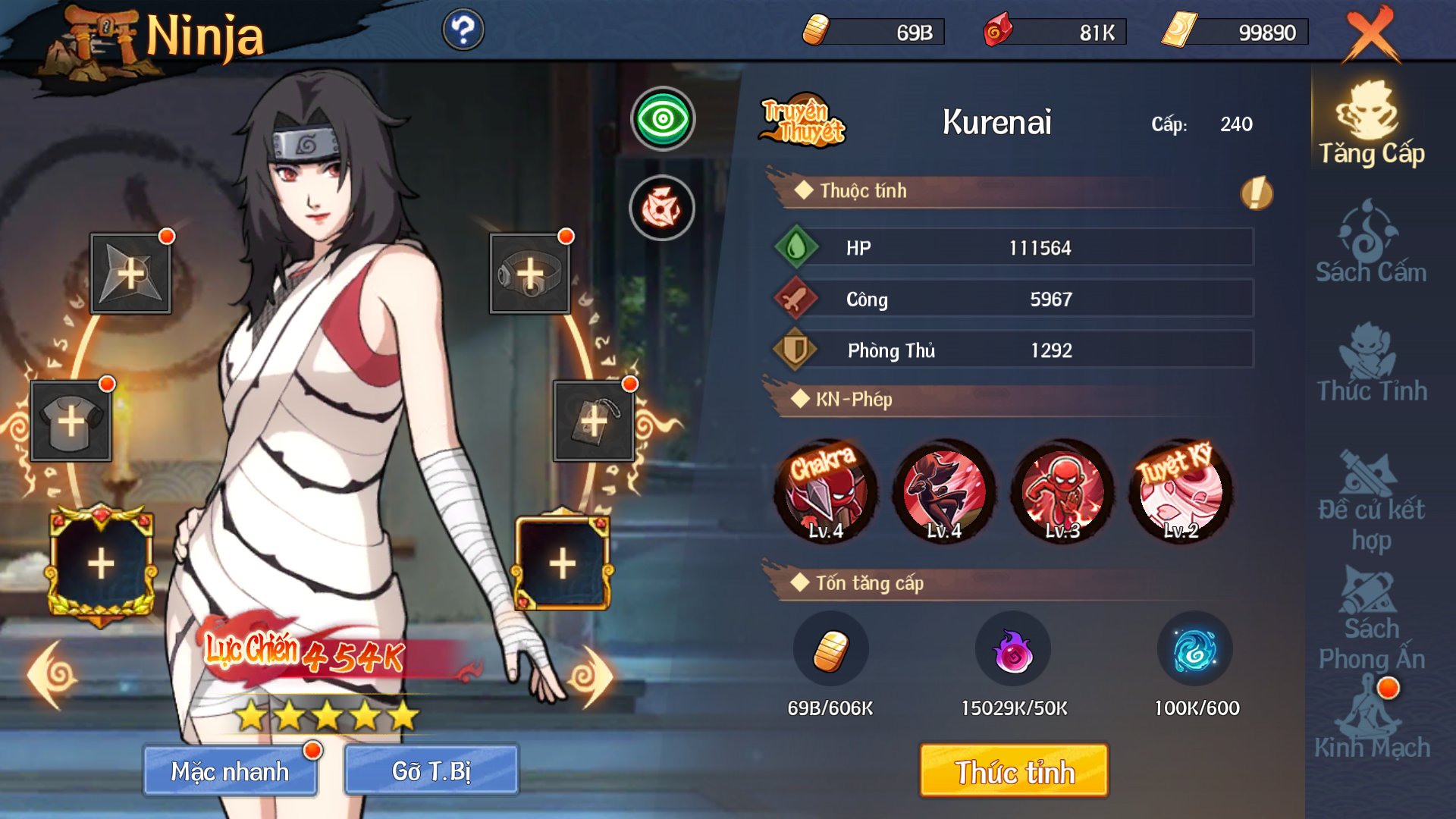Go to the previous ninja with left arrow
This screenshot has width=1456, height=819.
(x=52, y=676)
